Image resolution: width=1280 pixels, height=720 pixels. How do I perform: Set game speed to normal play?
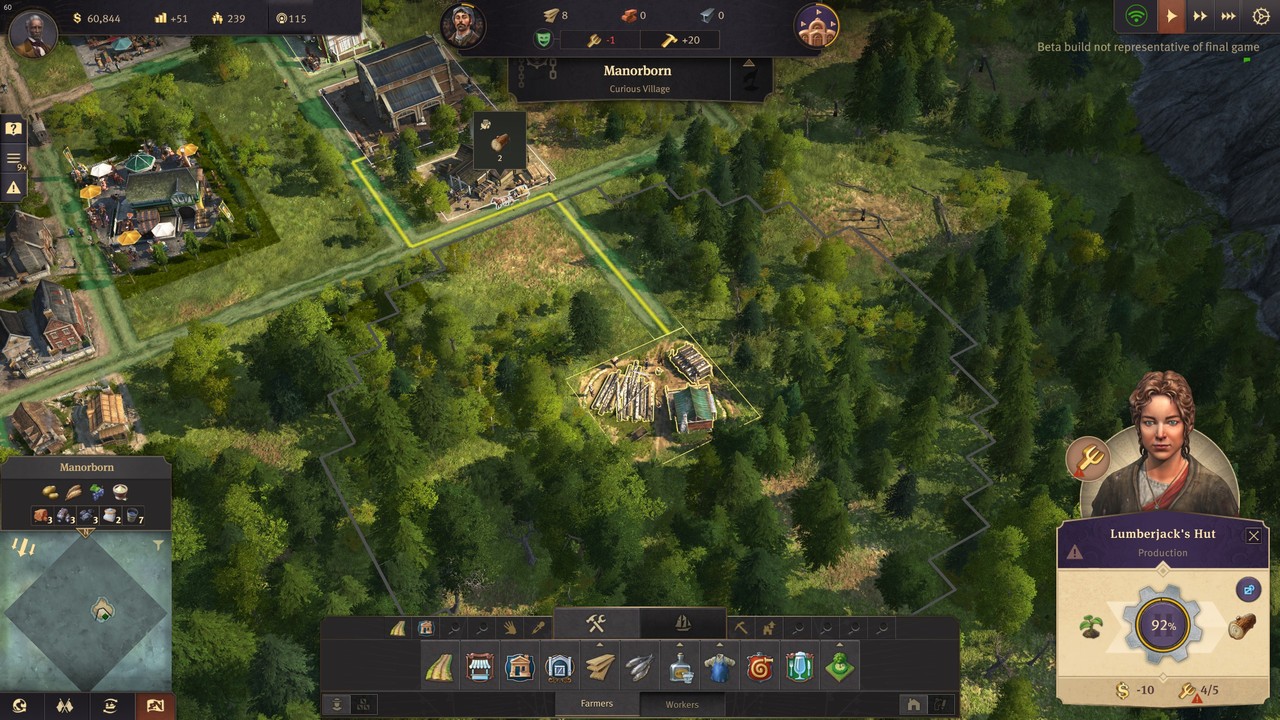[1170, 16]
